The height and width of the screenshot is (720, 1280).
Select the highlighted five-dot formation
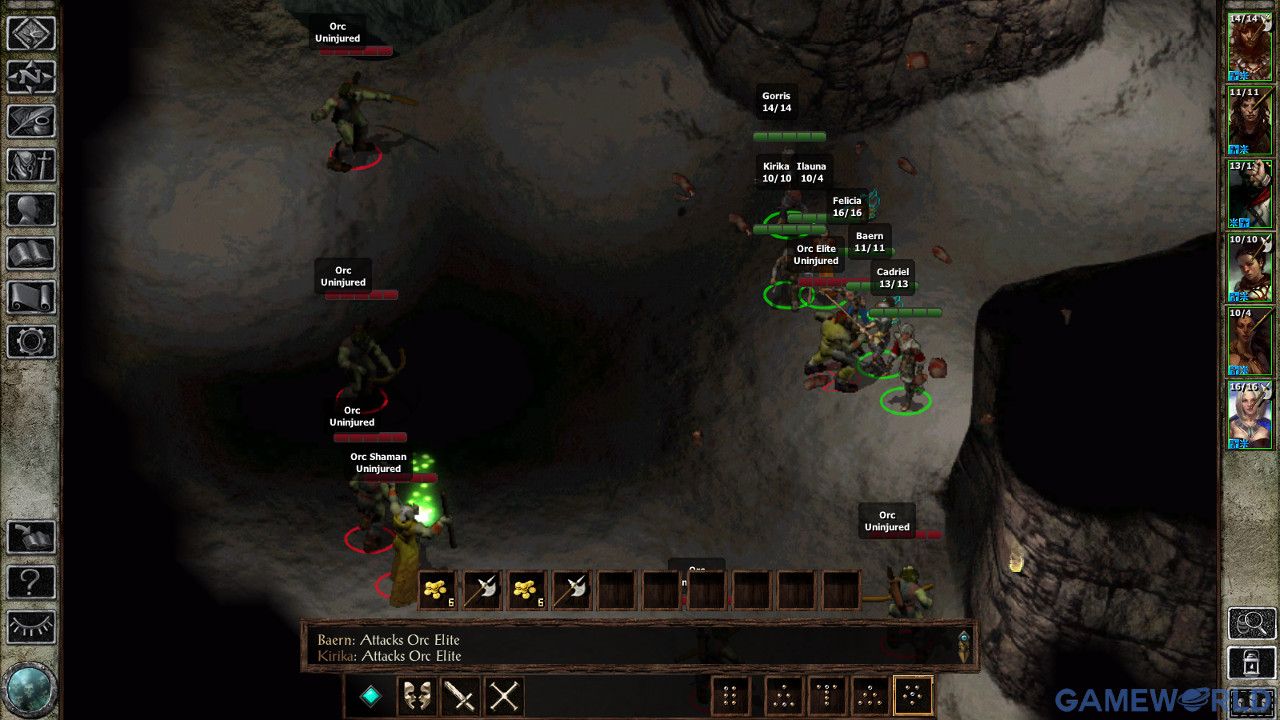tap(911, 695)
